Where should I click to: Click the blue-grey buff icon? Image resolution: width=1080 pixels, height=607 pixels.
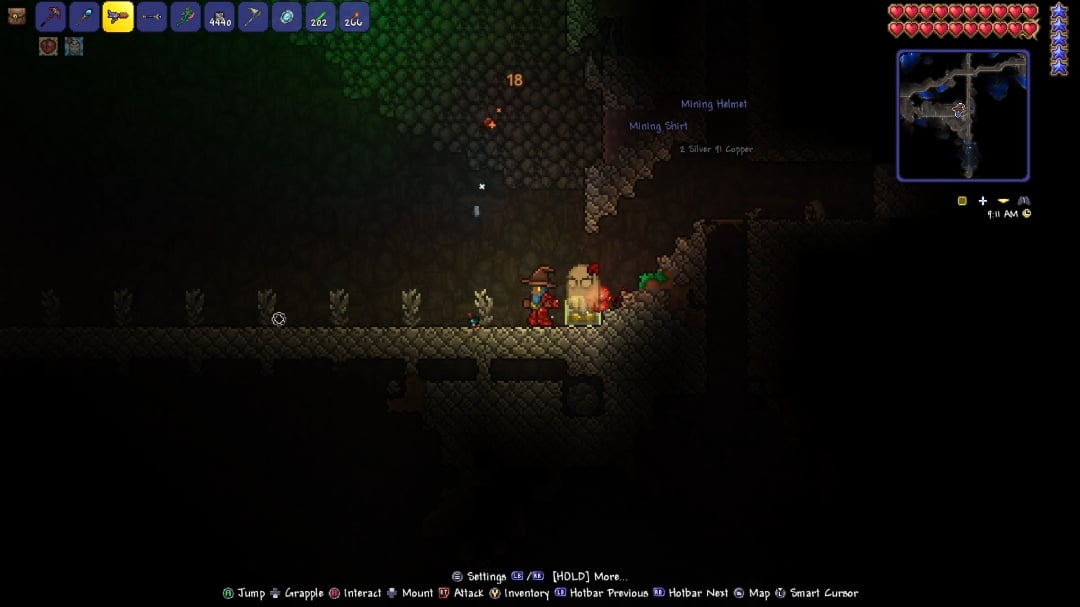point(74,46)
